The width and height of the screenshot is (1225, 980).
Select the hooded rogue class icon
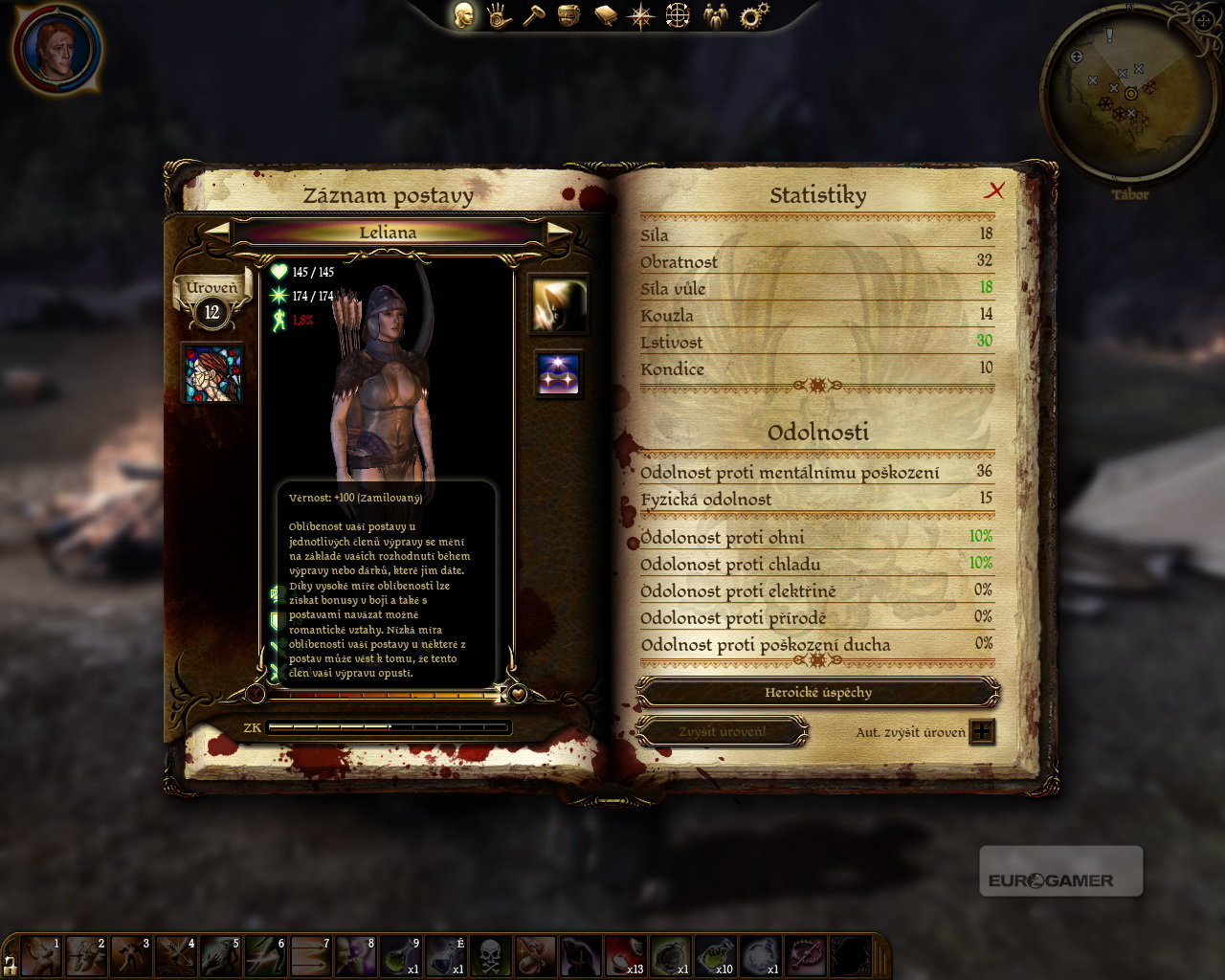(x=558, y=304)
